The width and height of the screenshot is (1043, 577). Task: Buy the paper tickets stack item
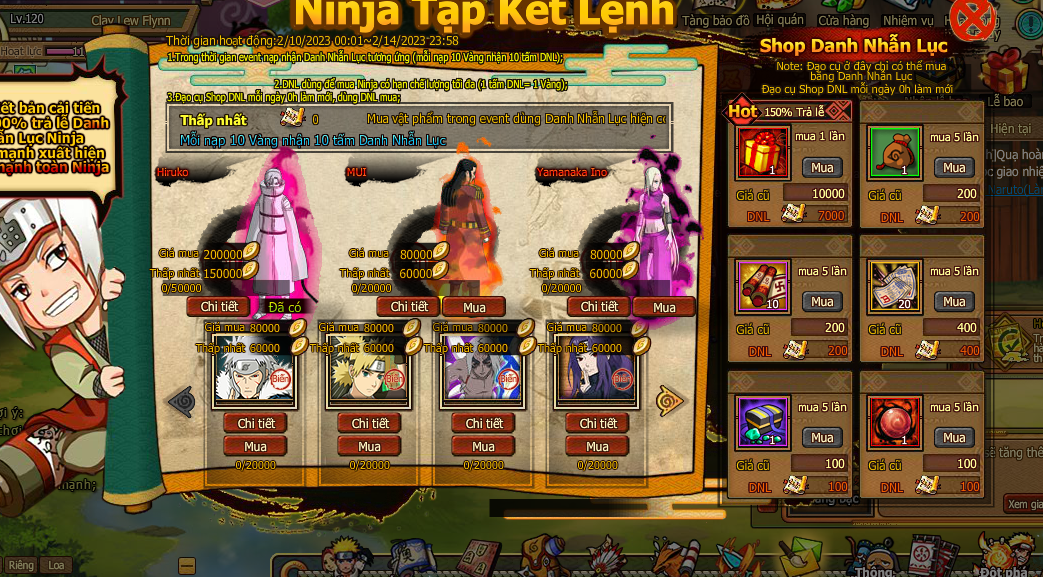tap(954, 301)
